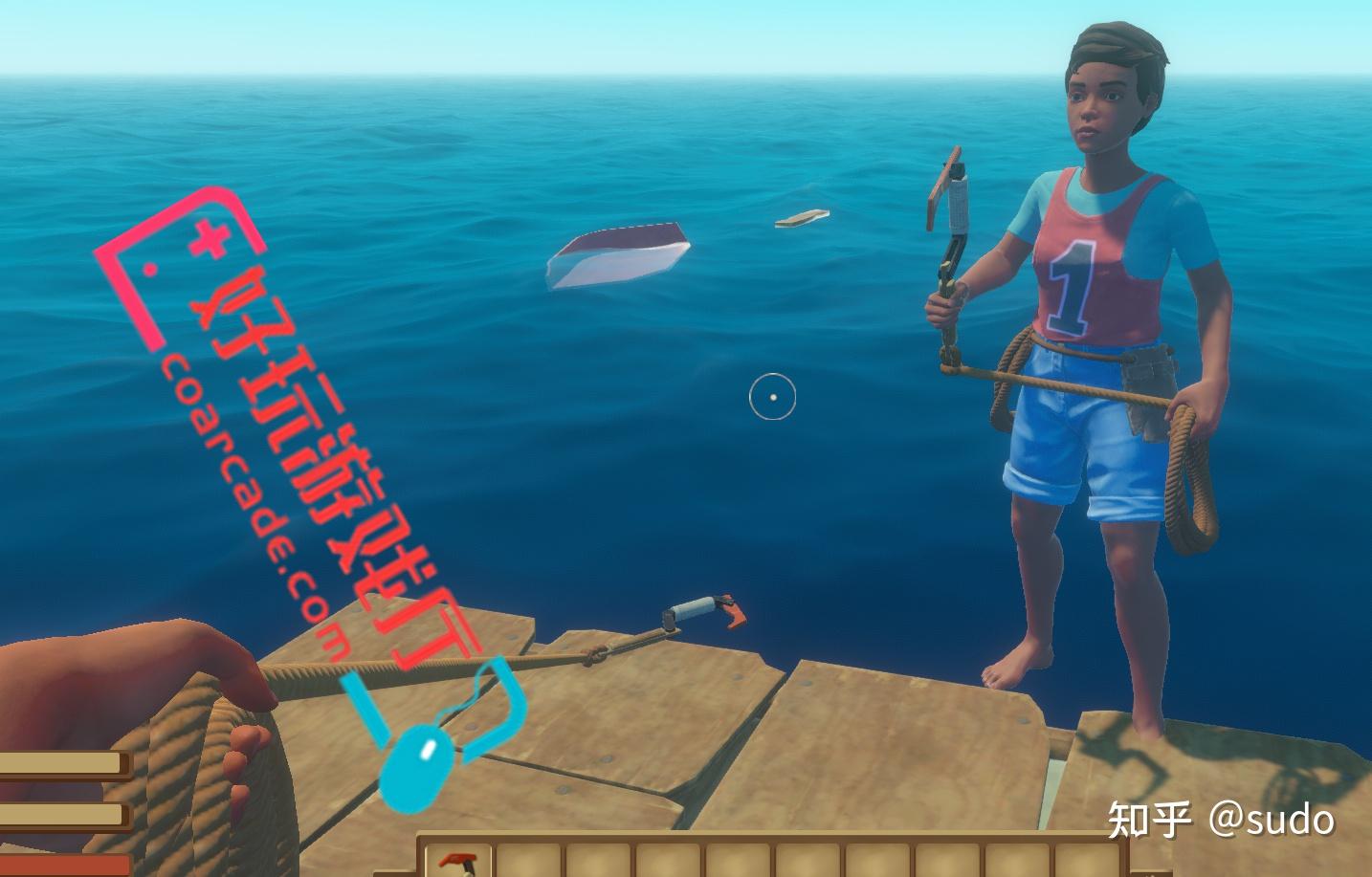Click the floating white barrel in the water

(x=617, y=256)
